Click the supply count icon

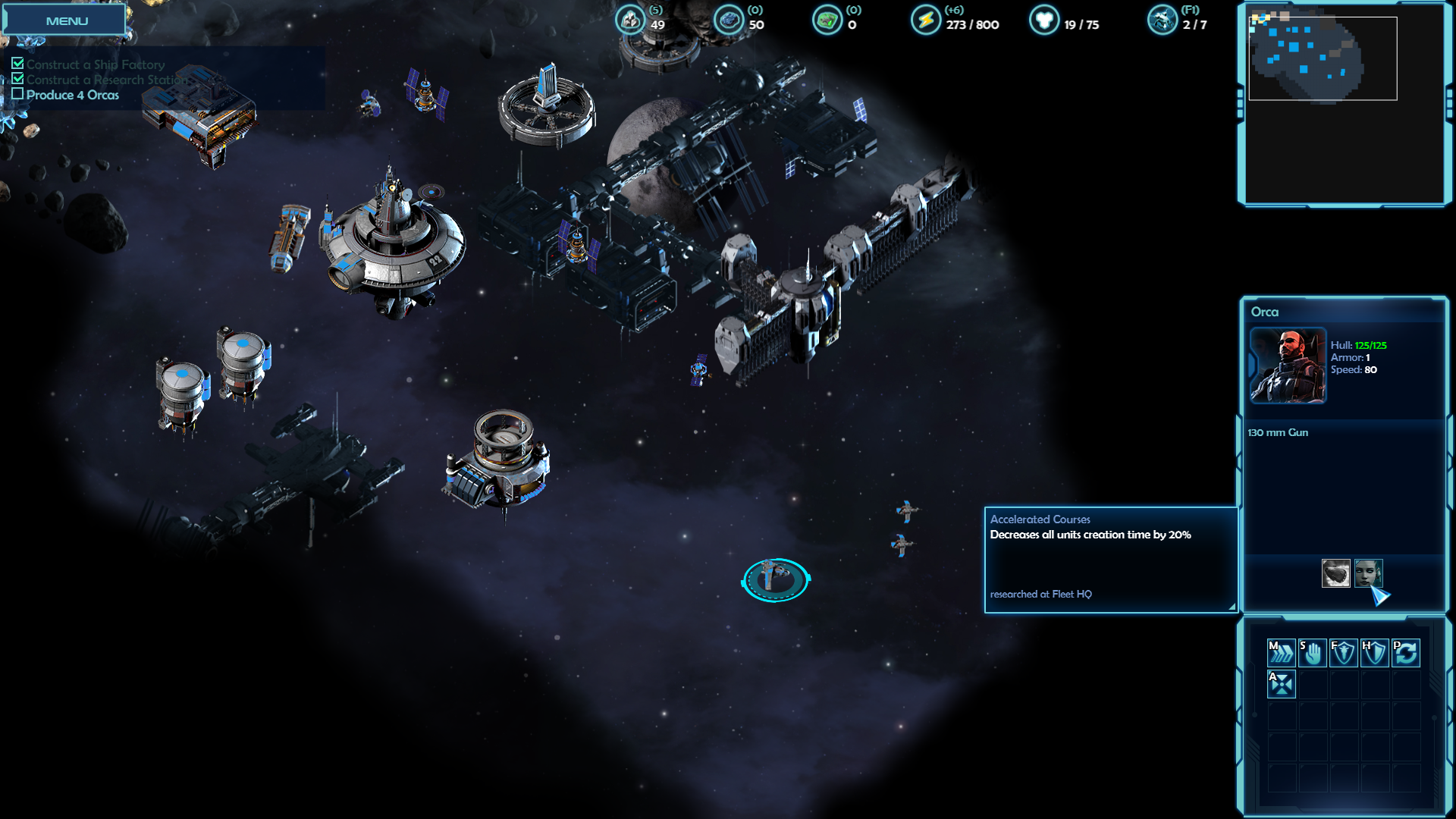[x=1043, y=20]
